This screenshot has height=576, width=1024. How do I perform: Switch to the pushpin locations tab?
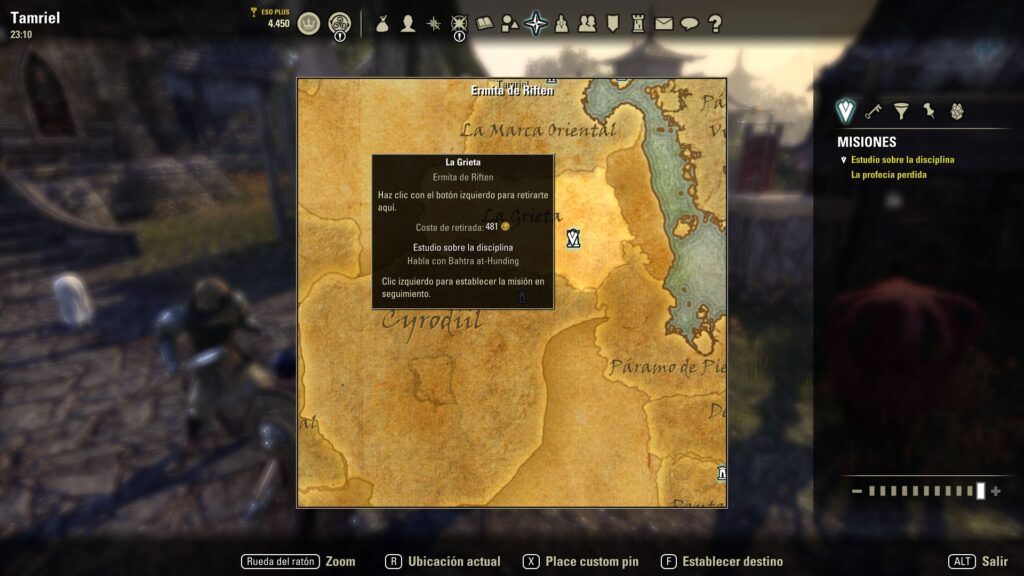pyautogui.click(x=928, y=110)
